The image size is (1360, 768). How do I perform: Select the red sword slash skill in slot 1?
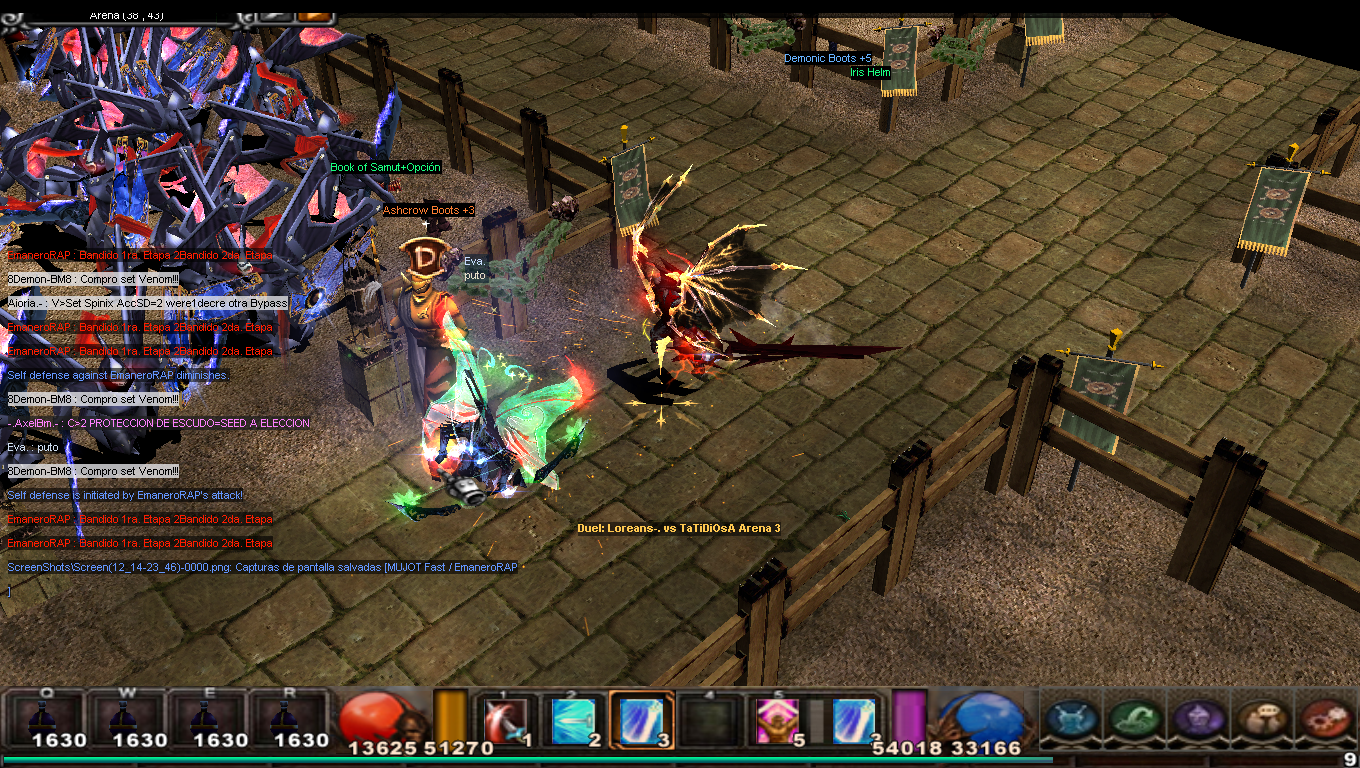pos(505,719)
